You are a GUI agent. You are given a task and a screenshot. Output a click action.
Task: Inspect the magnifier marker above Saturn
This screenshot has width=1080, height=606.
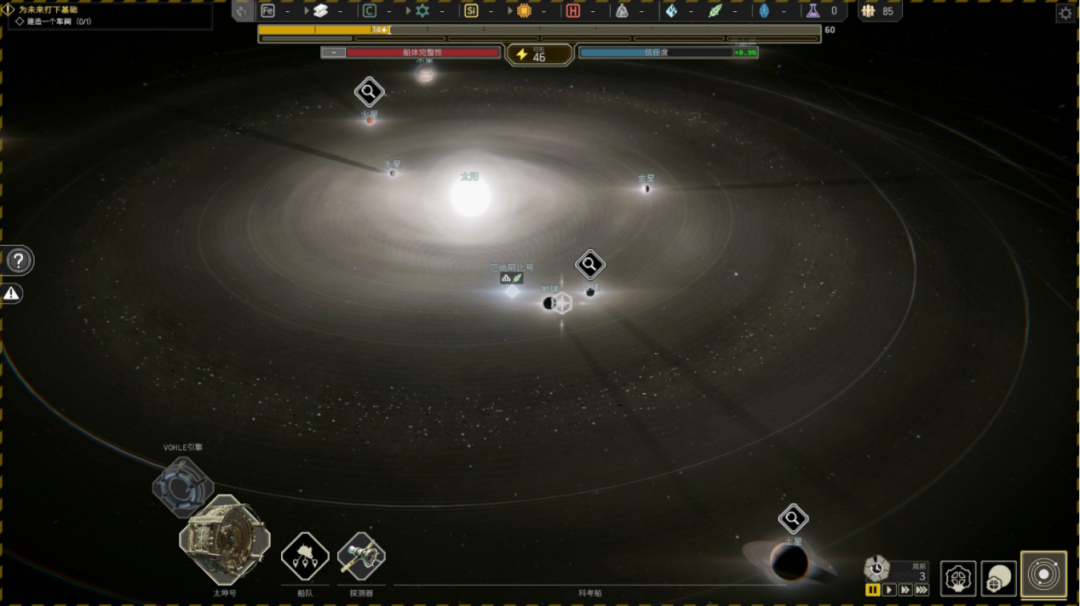click(793, 518)
